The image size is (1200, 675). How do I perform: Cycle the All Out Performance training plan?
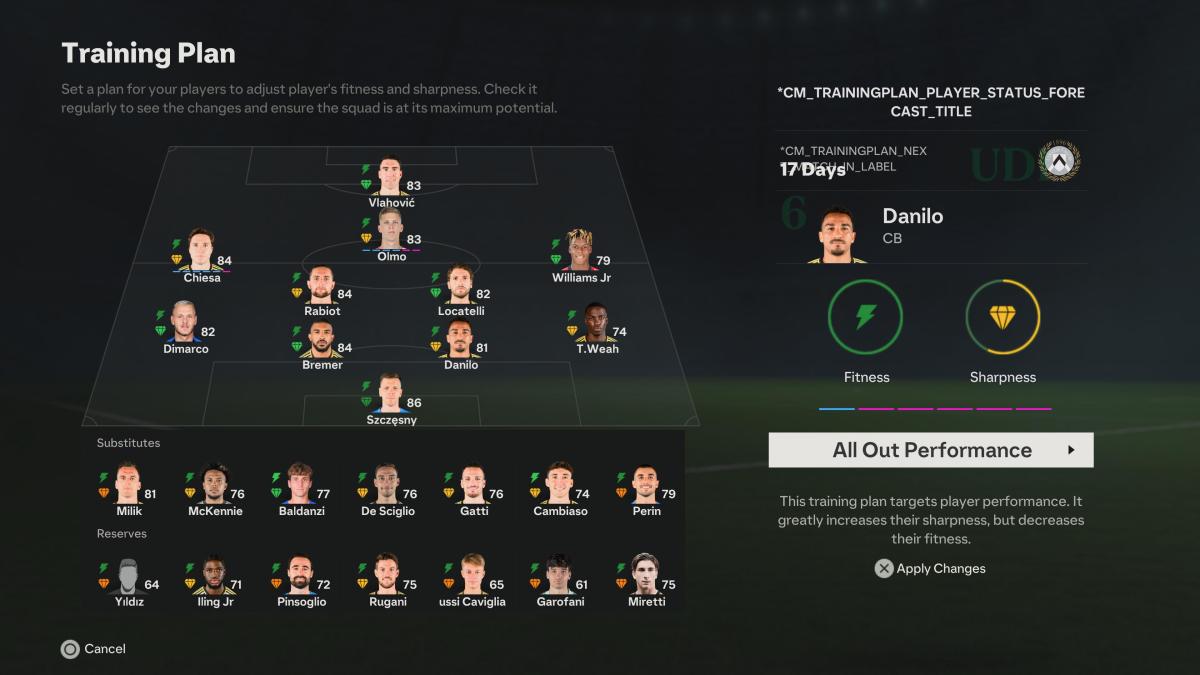[x=931, y=450]
